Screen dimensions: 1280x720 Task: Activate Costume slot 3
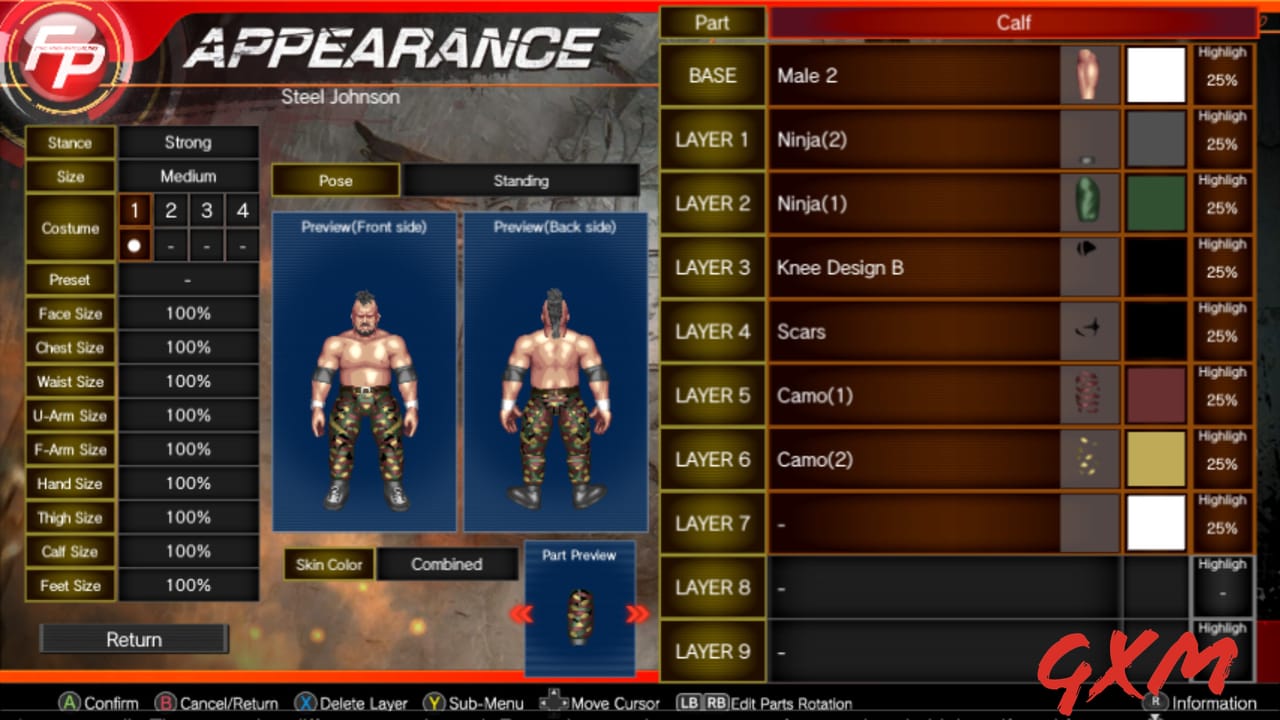pyautogui.click(x=205, y=211)
